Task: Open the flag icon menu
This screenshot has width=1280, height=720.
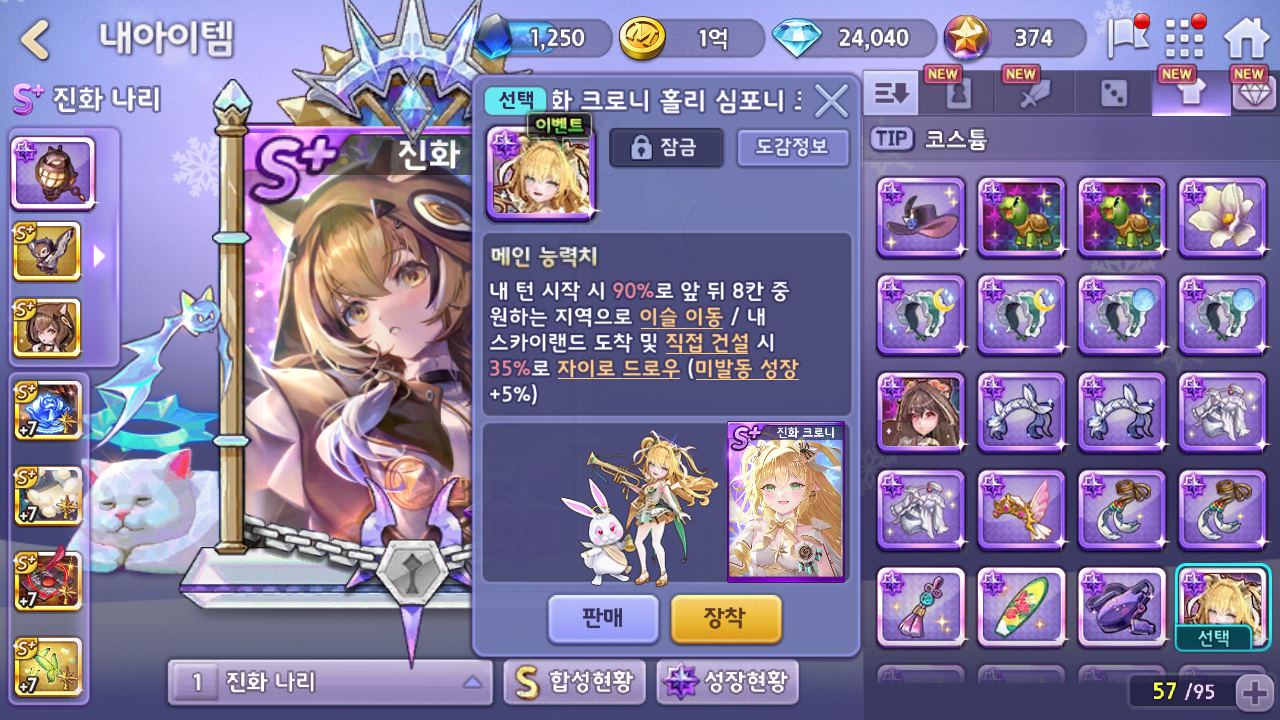Action: click(1126, 39)
